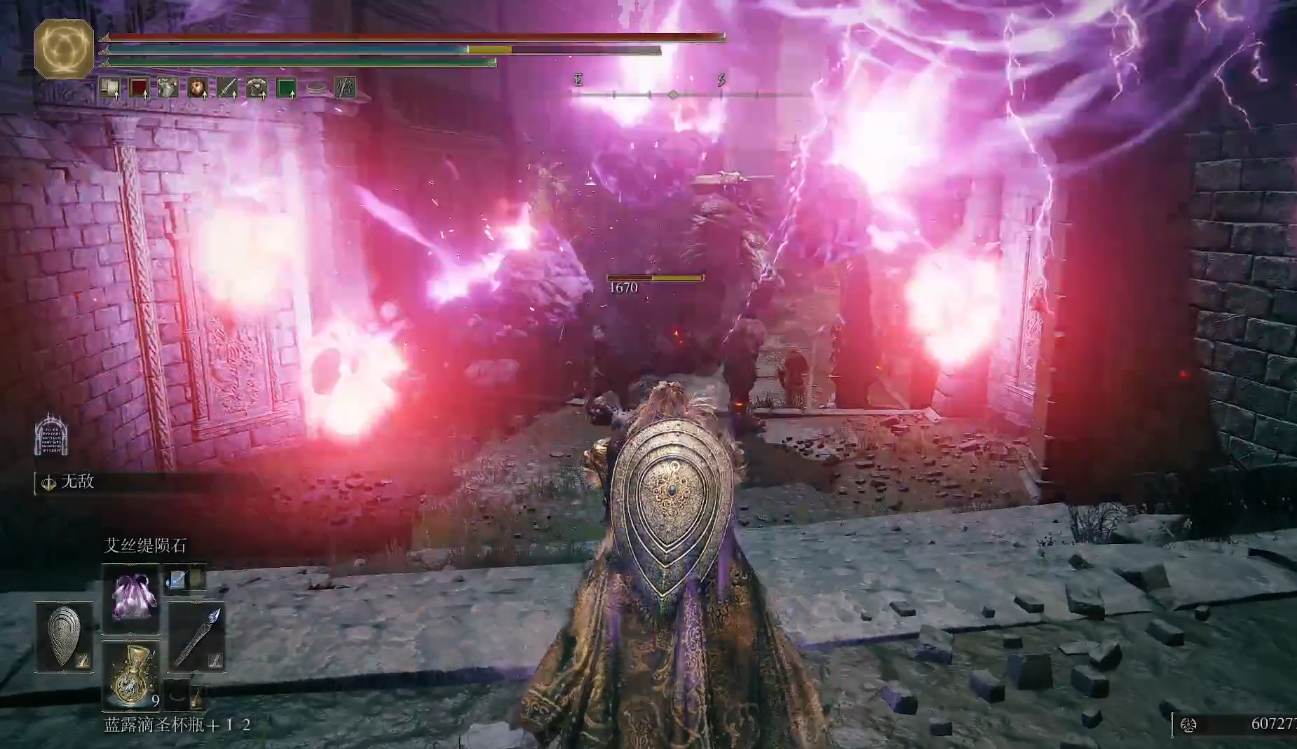Click the chest armor buff icon

coord(257,88)
